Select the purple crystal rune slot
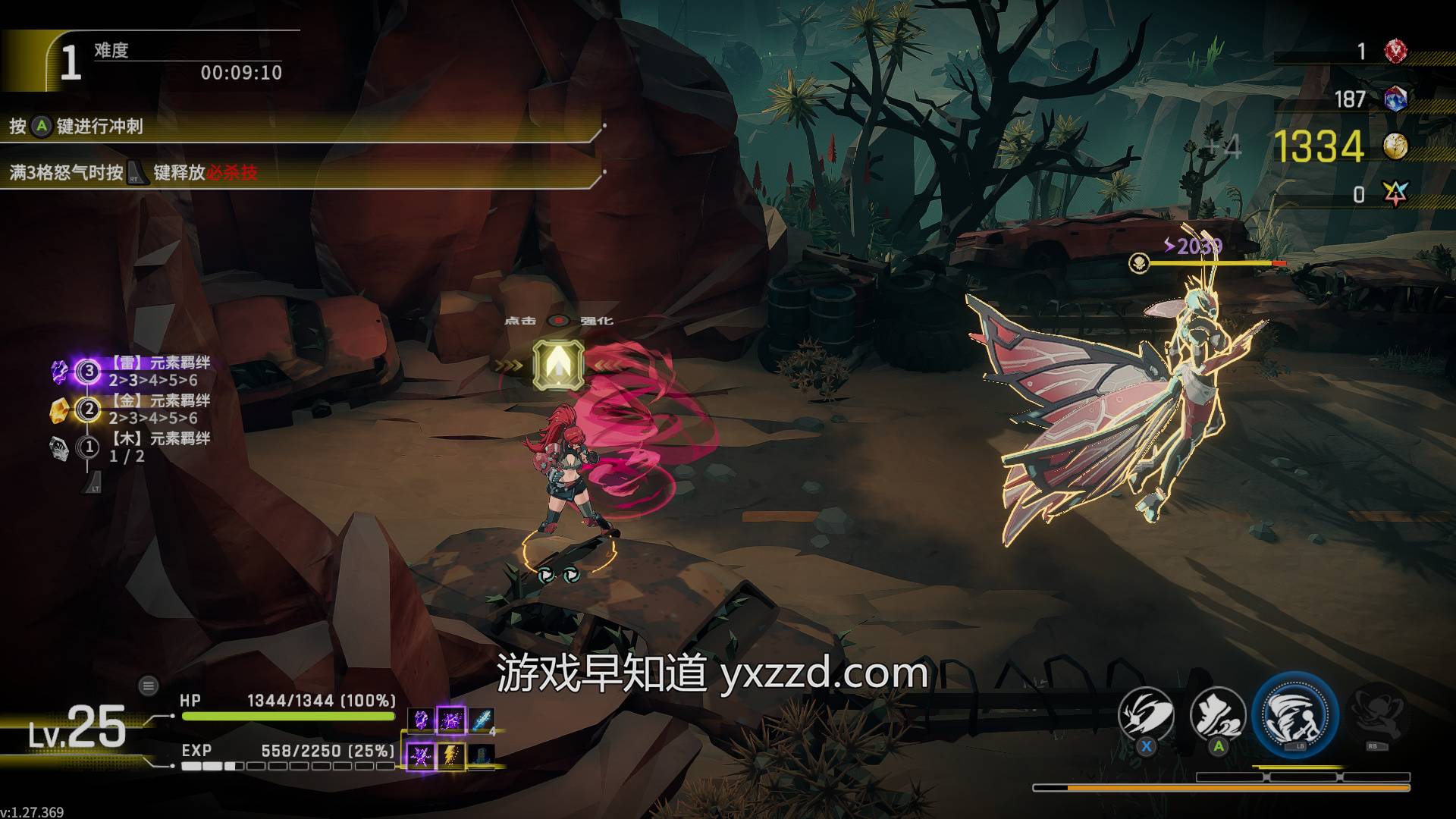 point(422,720)
